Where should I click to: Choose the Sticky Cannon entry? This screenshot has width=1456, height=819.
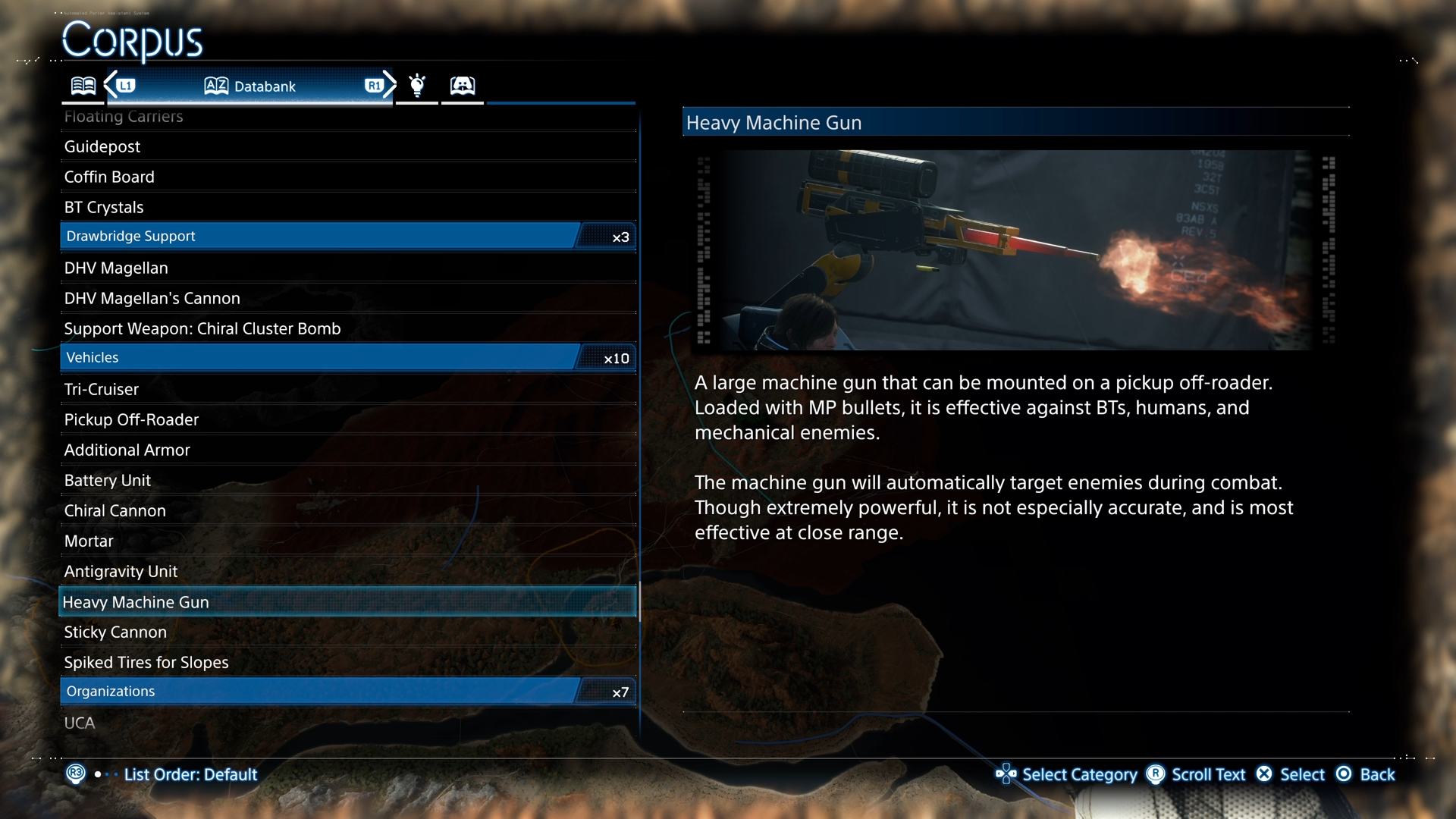click(x=115, y=632)
